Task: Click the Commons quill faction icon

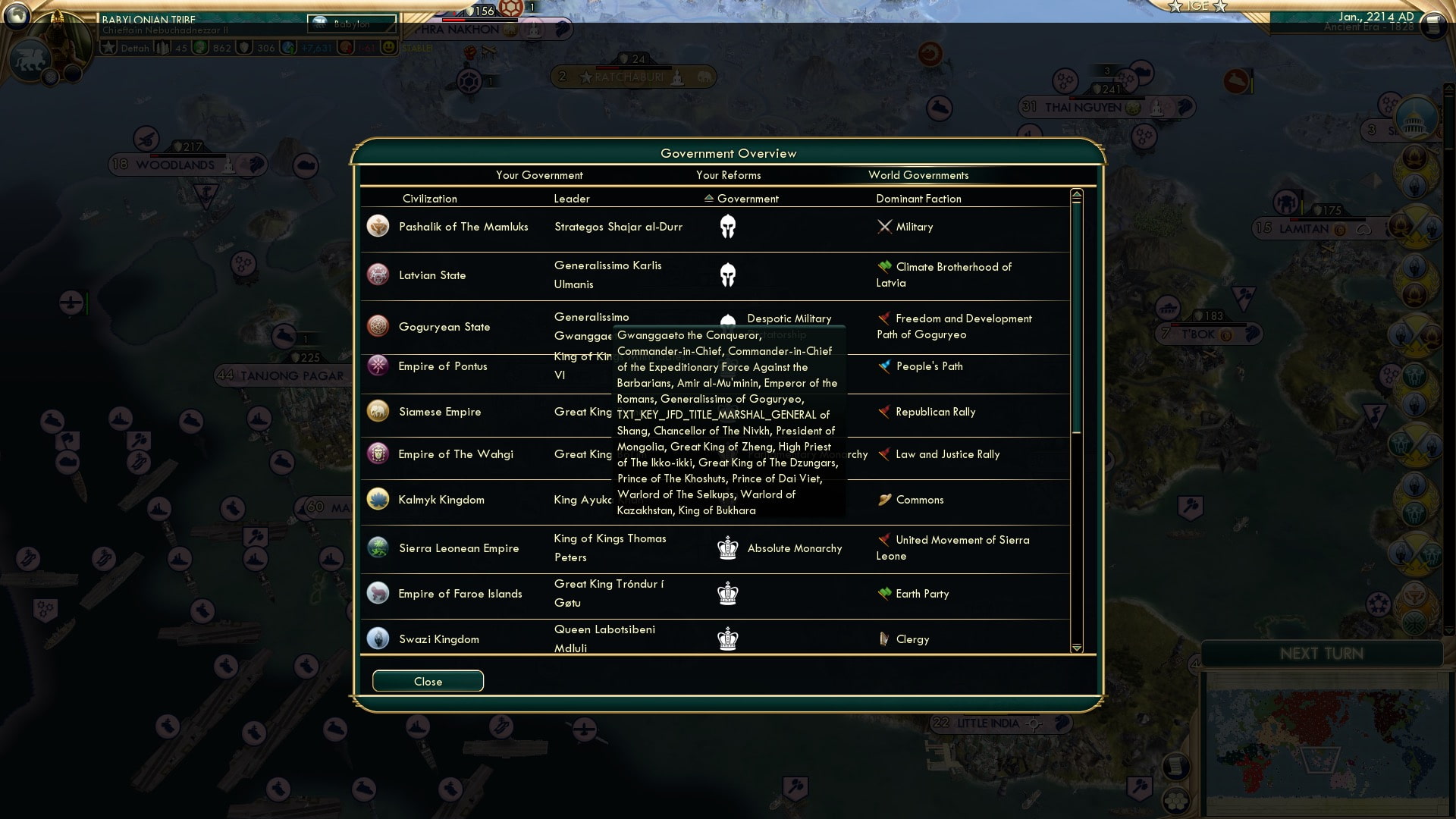Action: [883, 500]
